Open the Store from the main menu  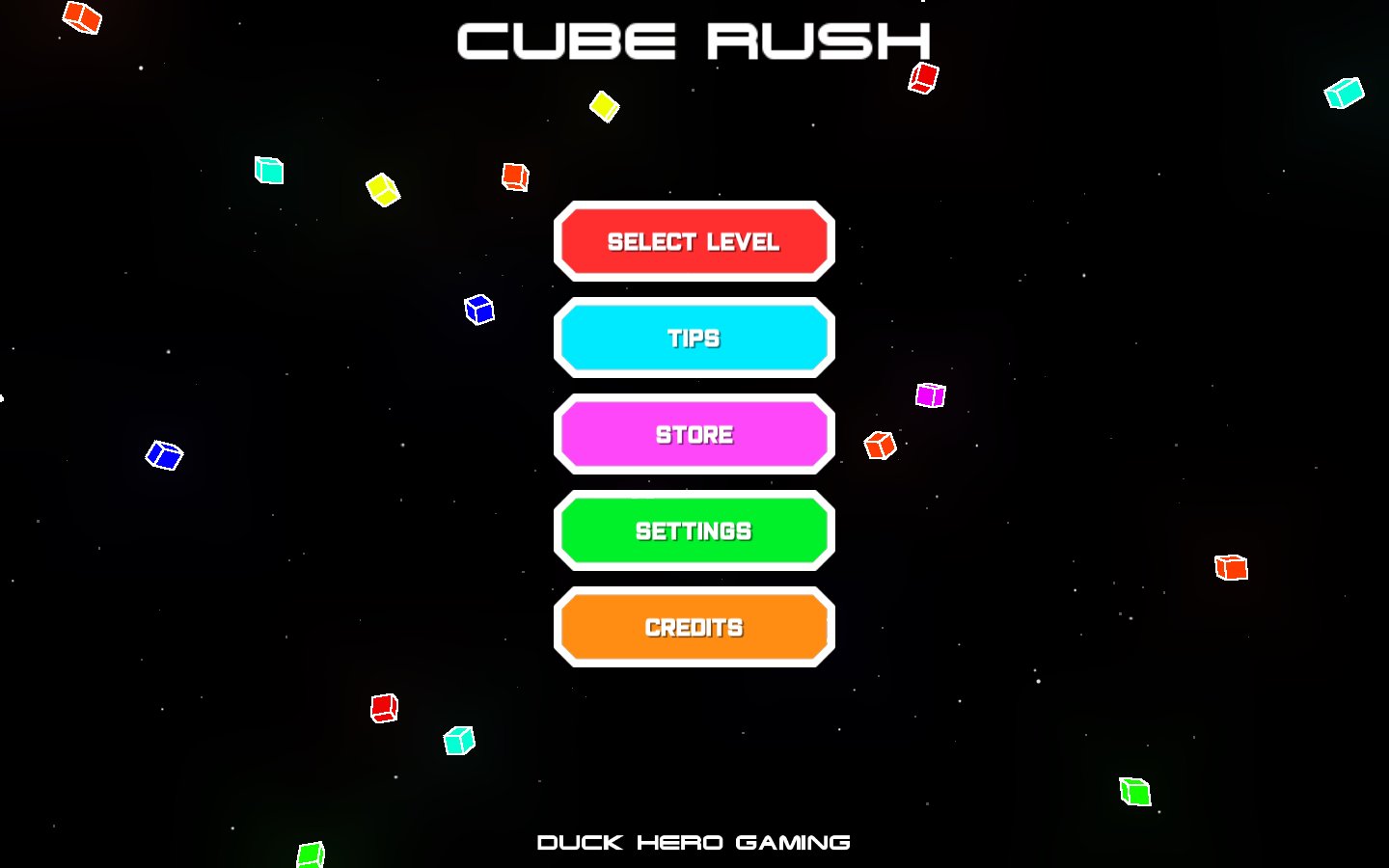point(694,434)
